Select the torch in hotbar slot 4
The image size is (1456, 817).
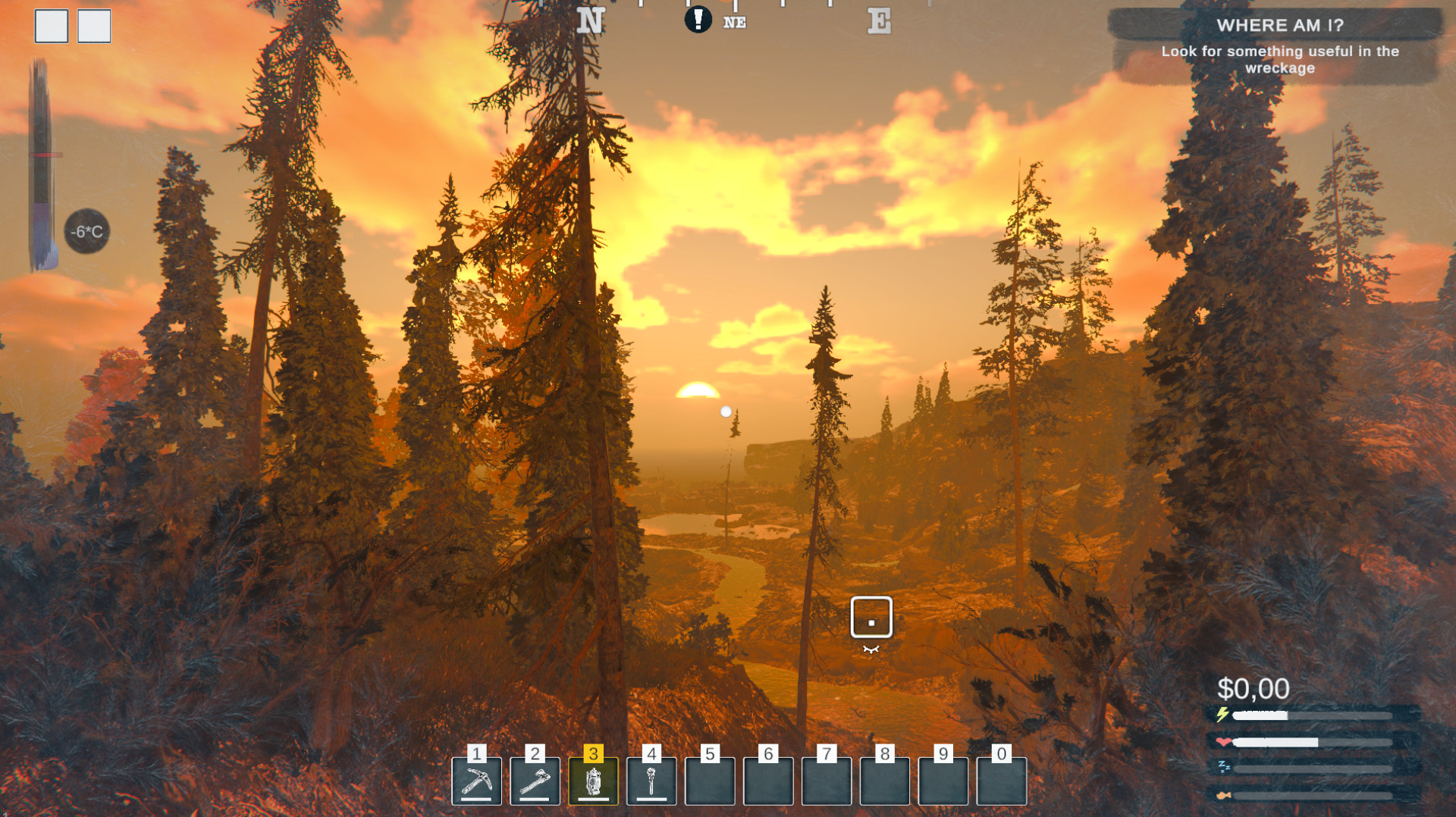(x=651, y=781)
